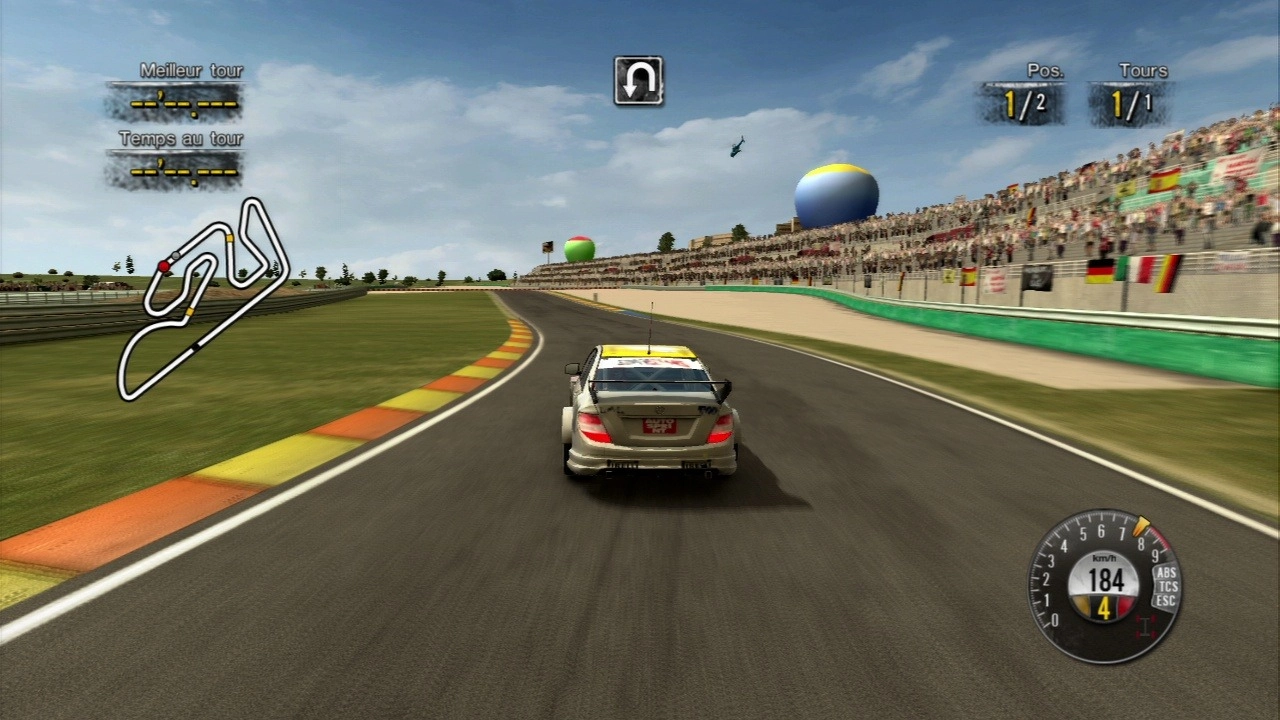Click the track layout minimap
Viewport: 1280px width, 720px height.
pos(202,299)
